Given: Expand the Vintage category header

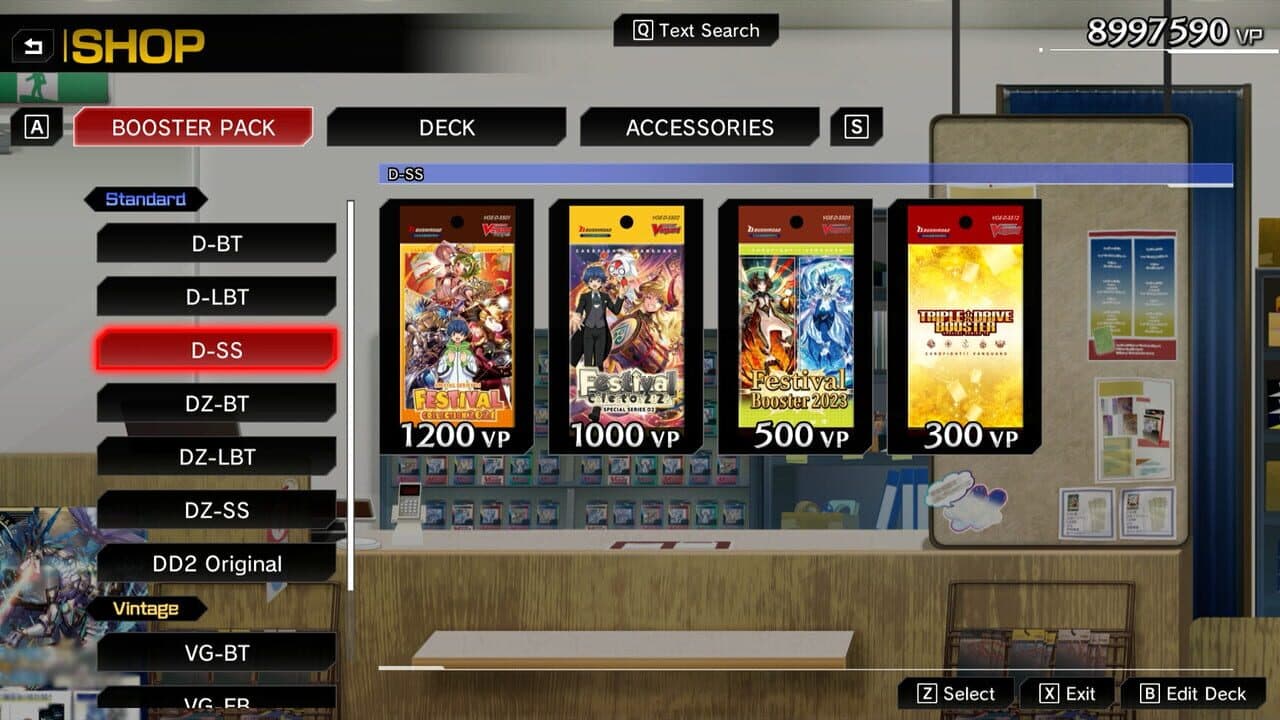Looking at the screenshot, I should coord(146,608).
